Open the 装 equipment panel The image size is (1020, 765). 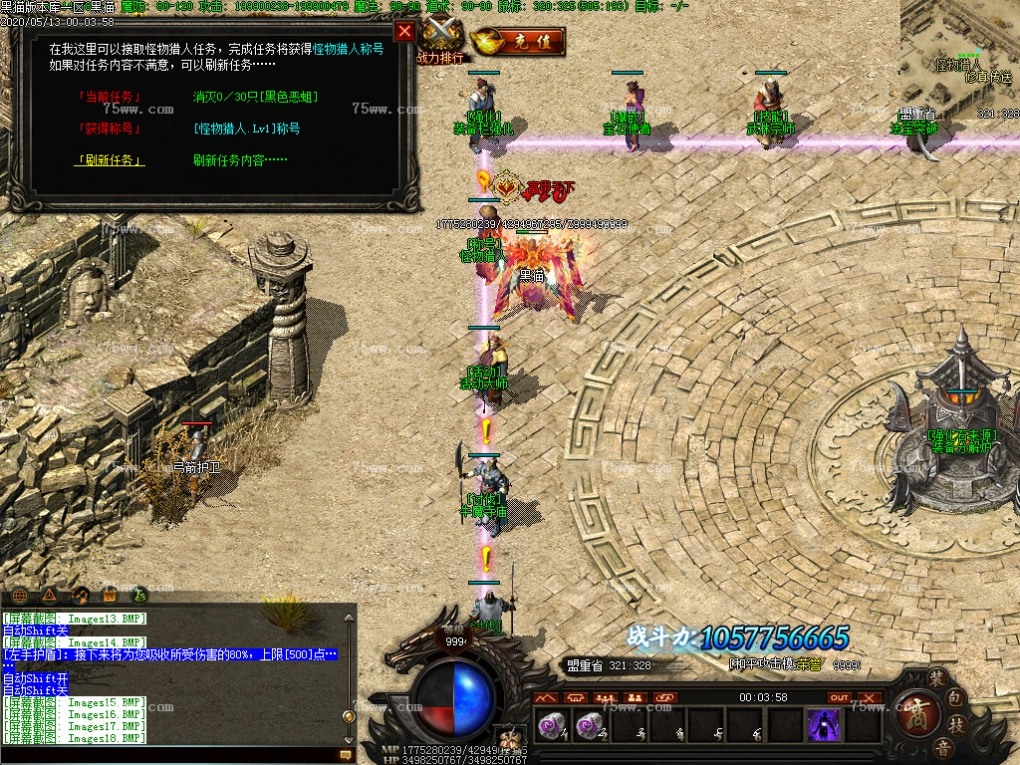pos(936,679)
